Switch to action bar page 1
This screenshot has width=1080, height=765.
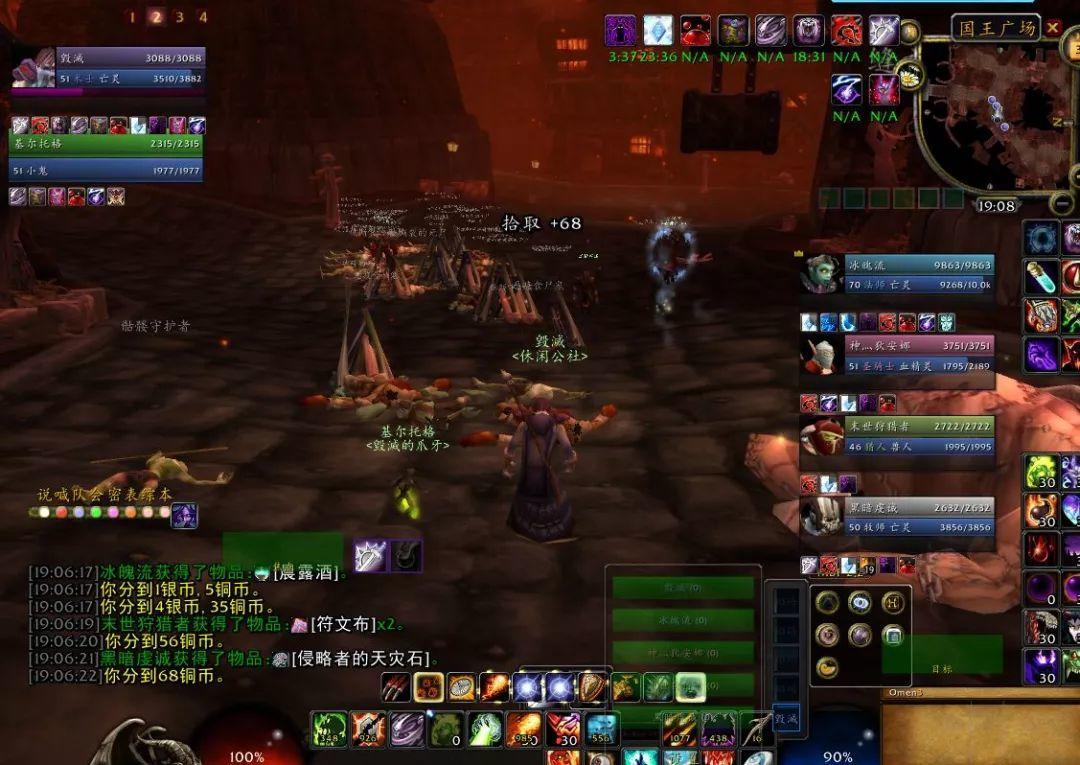click(x=132, y=16)
